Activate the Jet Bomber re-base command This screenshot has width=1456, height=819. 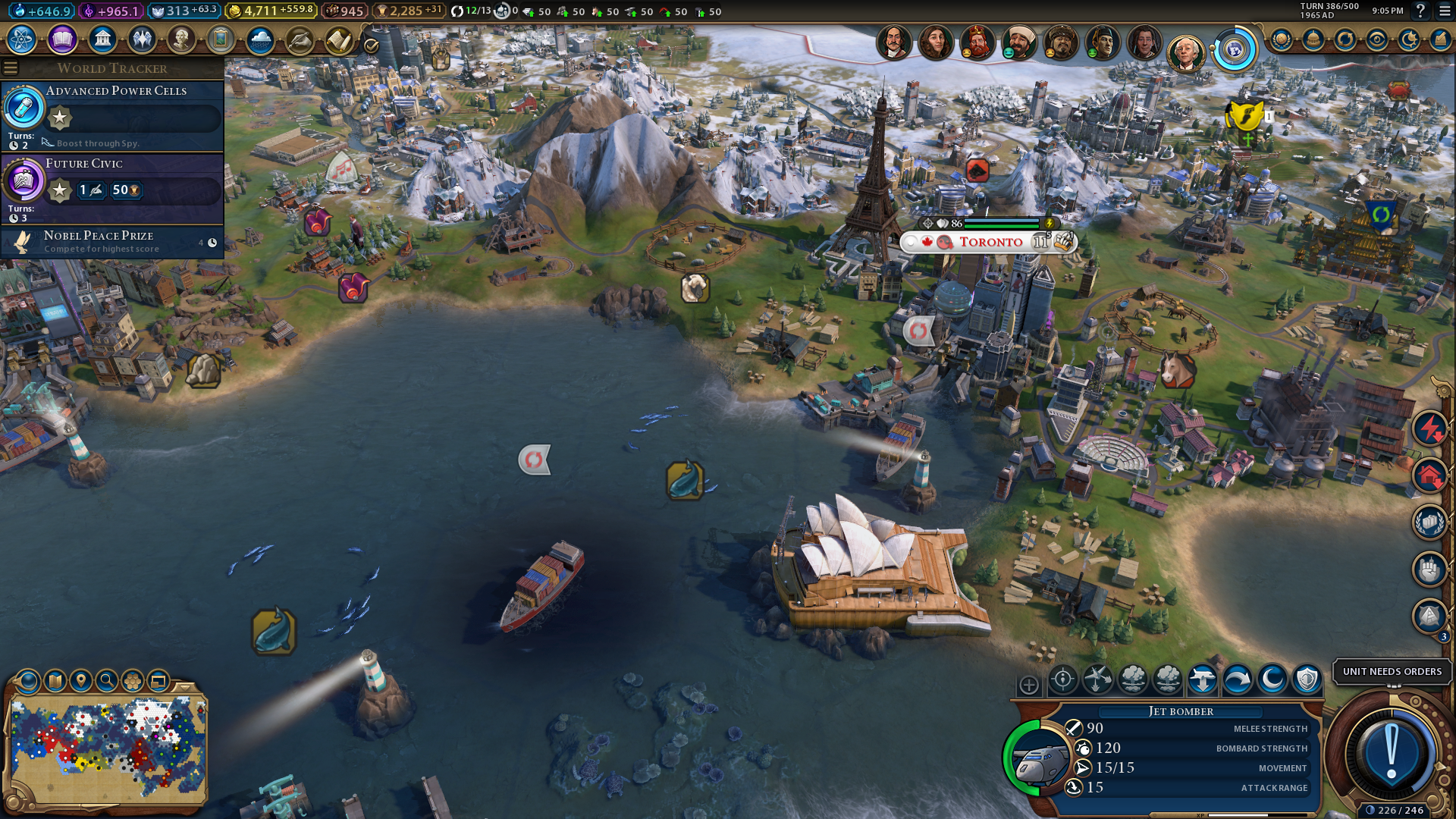pyautogui.click(x=1202, y=679)
